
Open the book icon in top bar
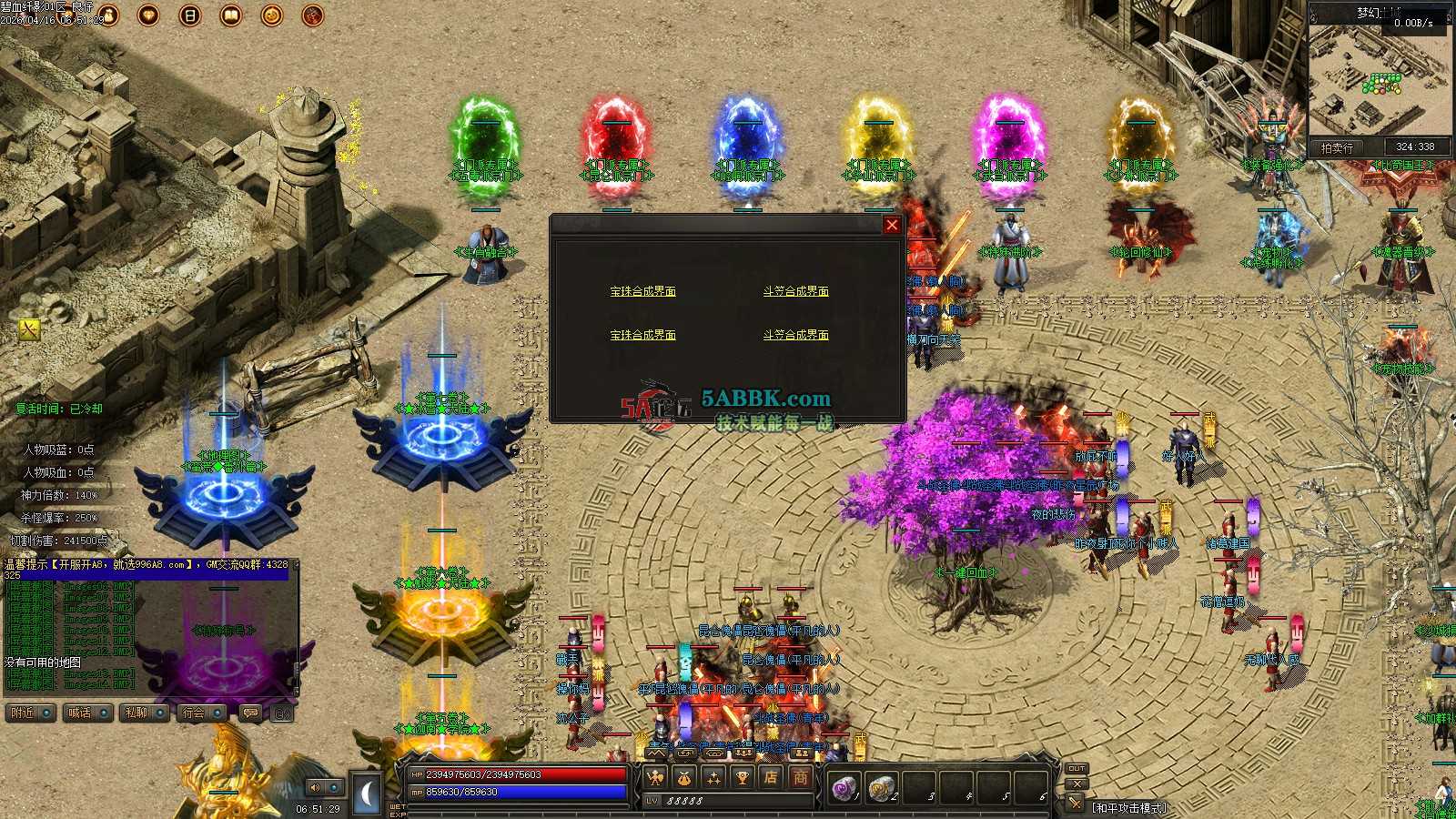230,15
